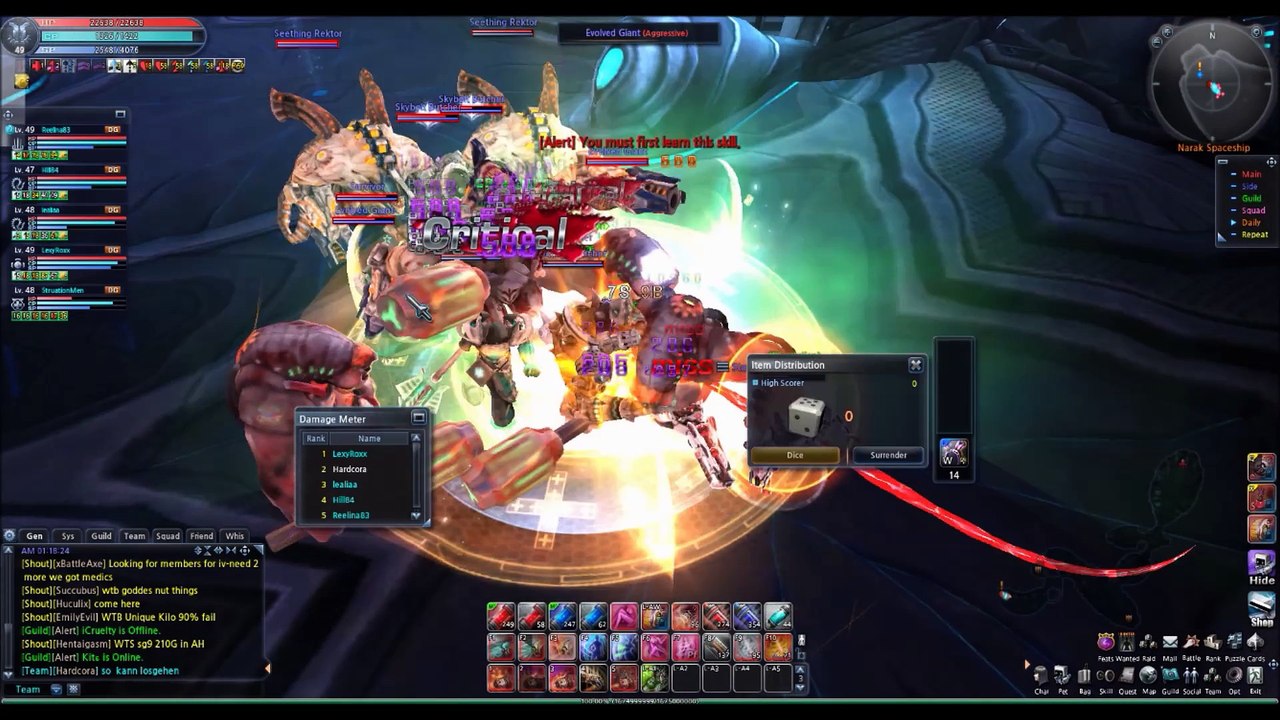The width and height of the screenshot is (1280, 720).
Task: Click the Exit door icon
Action: (x=1255, y=677)
